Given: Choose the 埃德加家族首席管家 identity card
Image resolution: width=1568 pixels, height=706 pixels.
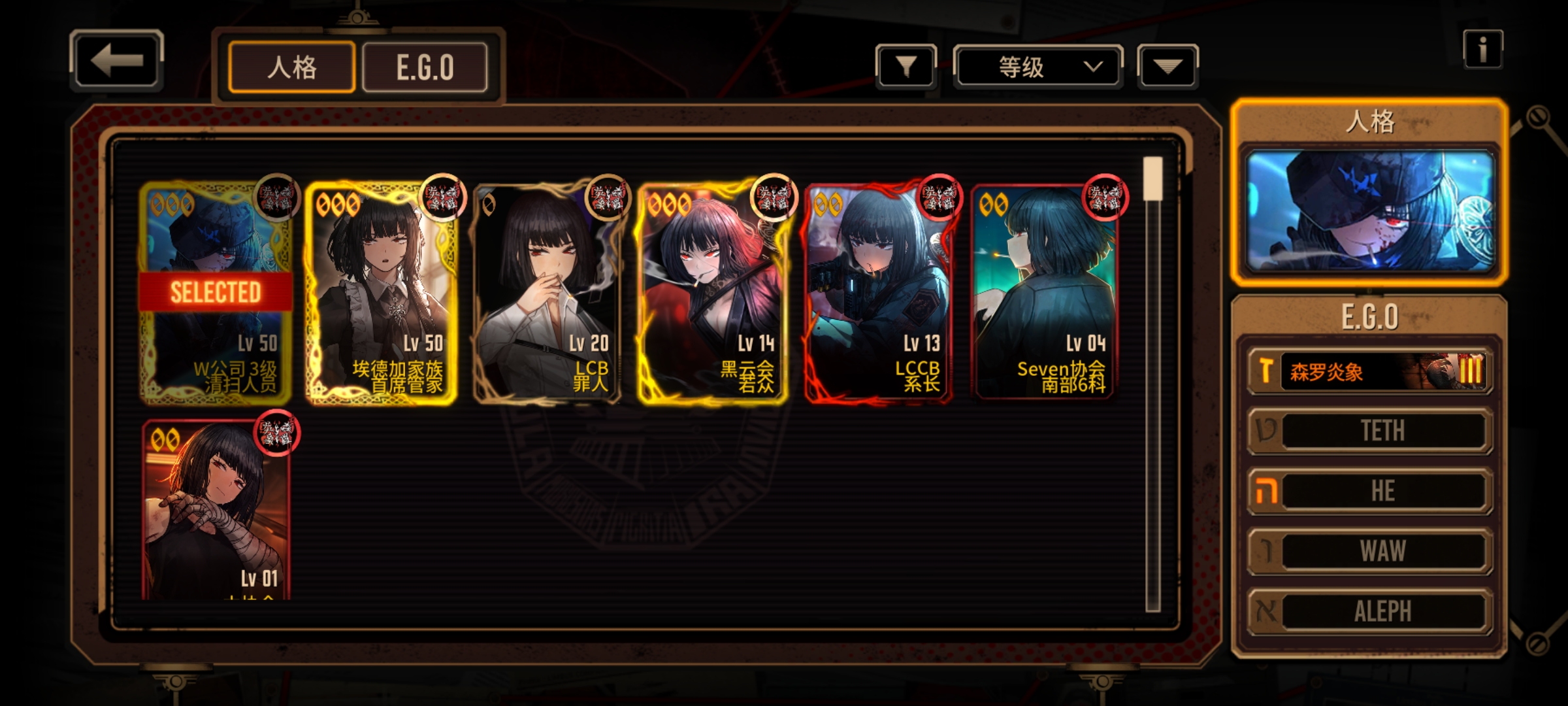Looking at the screenshot, I should click(382, 294).
